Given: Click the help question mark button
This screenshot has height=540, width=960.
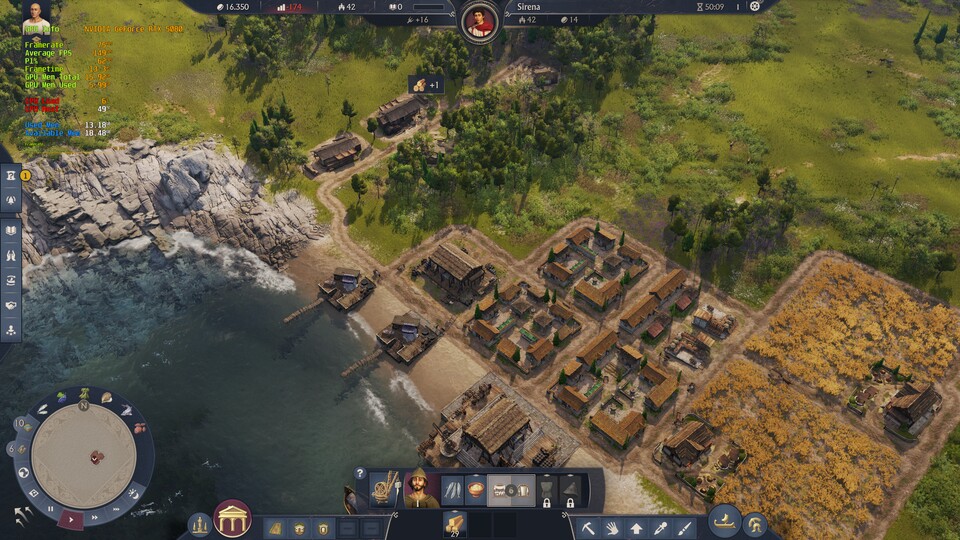Looking at the screenshot, I should coord(360,473).
